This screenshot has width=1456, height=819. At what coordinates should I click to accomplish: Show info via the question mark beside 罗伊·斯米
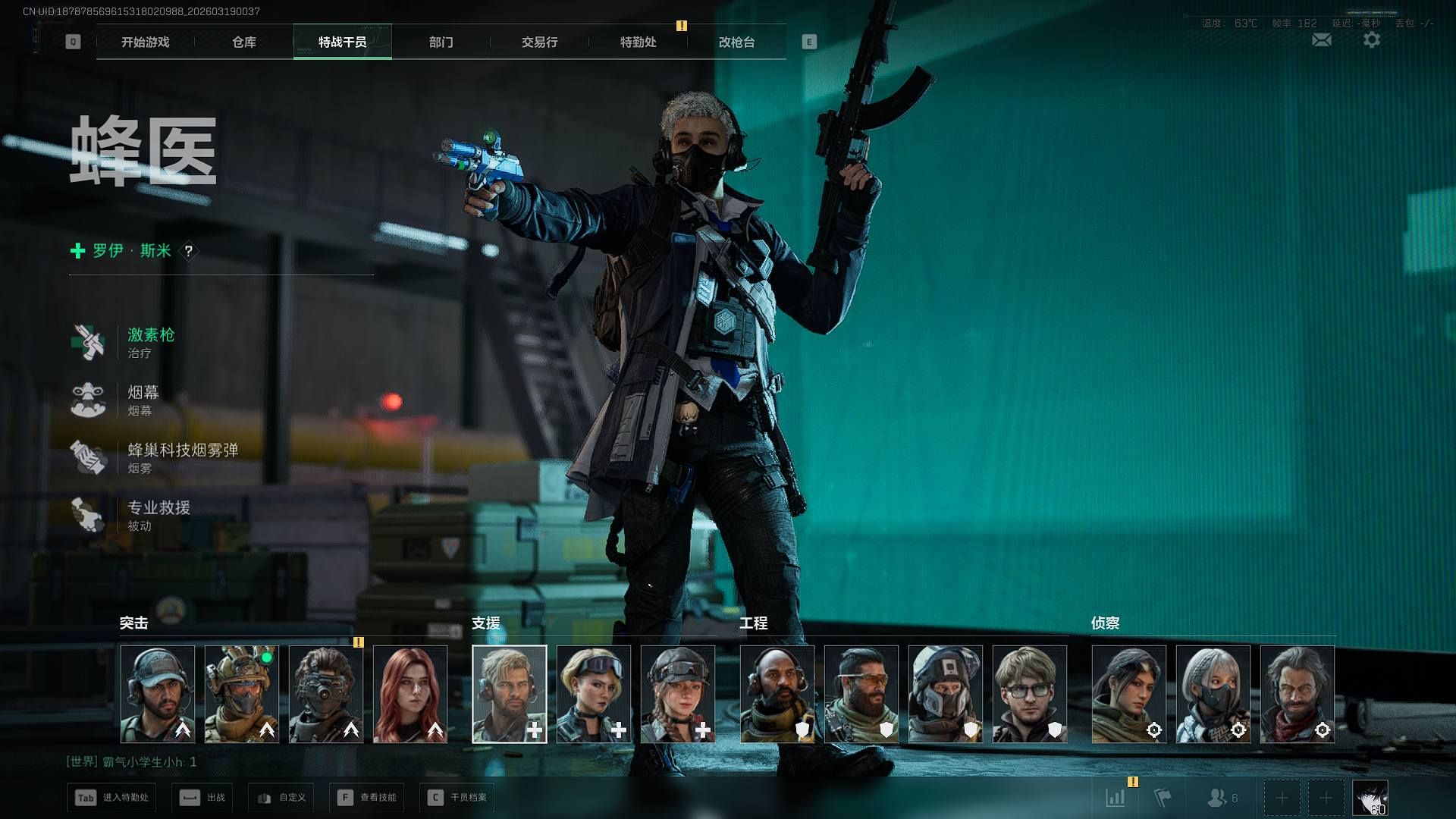pos(189,251)
